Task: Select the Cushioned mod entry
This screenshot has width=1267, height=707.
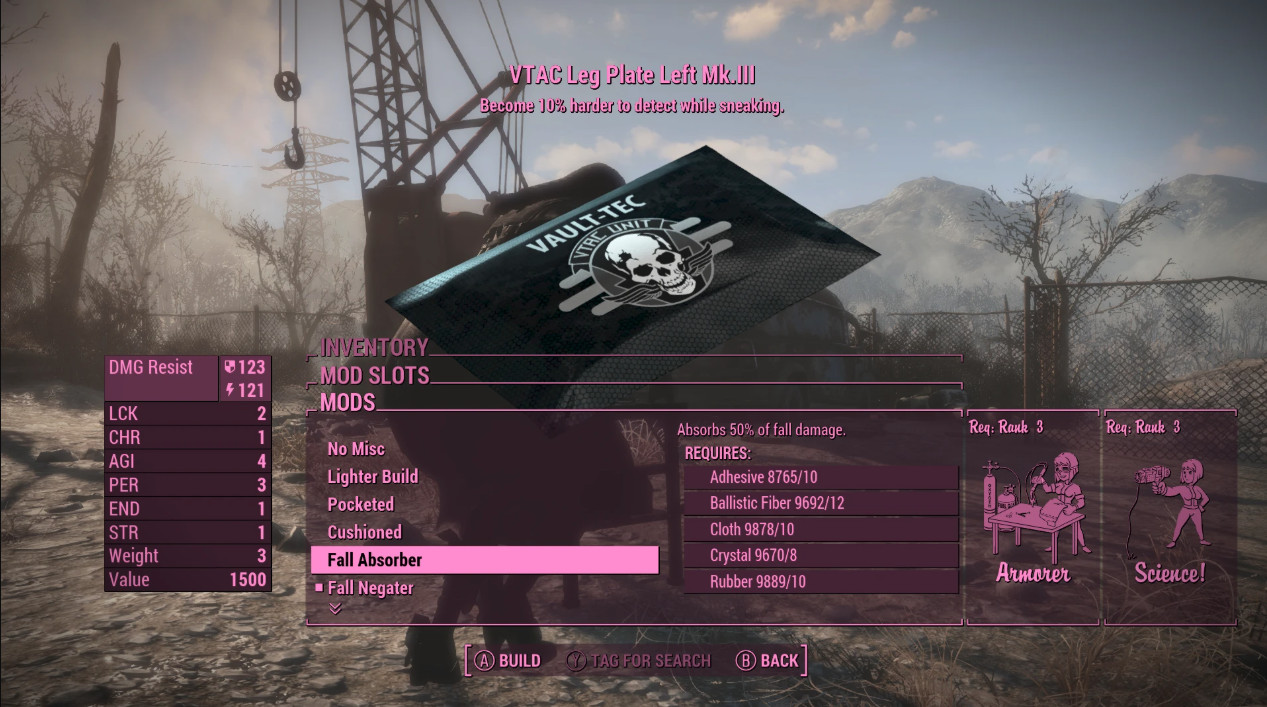Action: click(365, 532)
